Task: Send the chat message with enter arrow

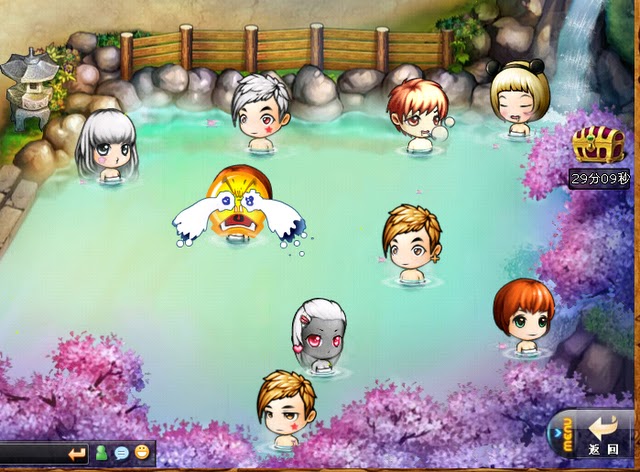Action: pos(77,454)
